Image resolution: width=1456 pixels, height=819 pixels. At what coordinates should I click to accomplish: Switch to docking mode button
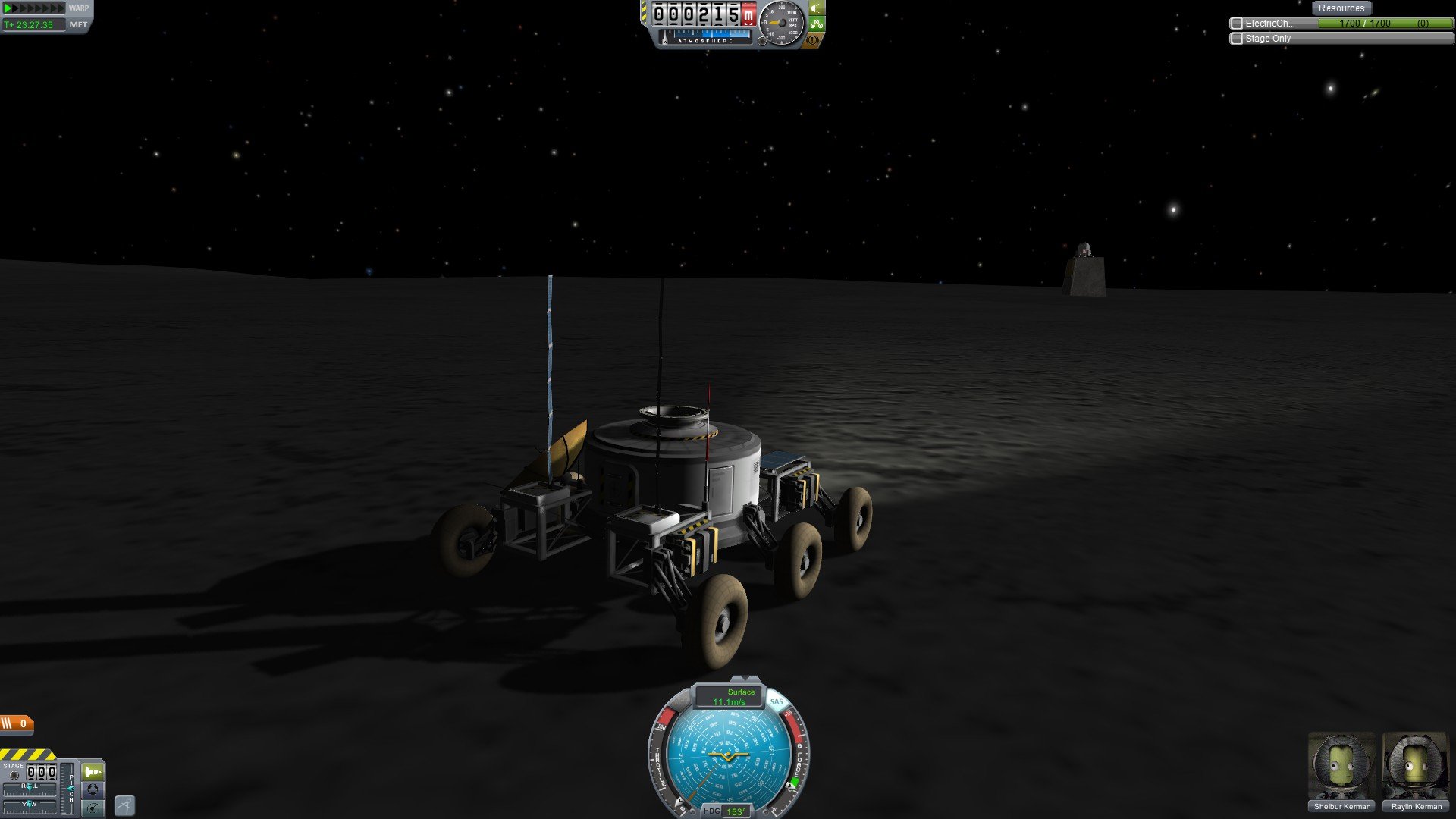(x=93, y=789)
